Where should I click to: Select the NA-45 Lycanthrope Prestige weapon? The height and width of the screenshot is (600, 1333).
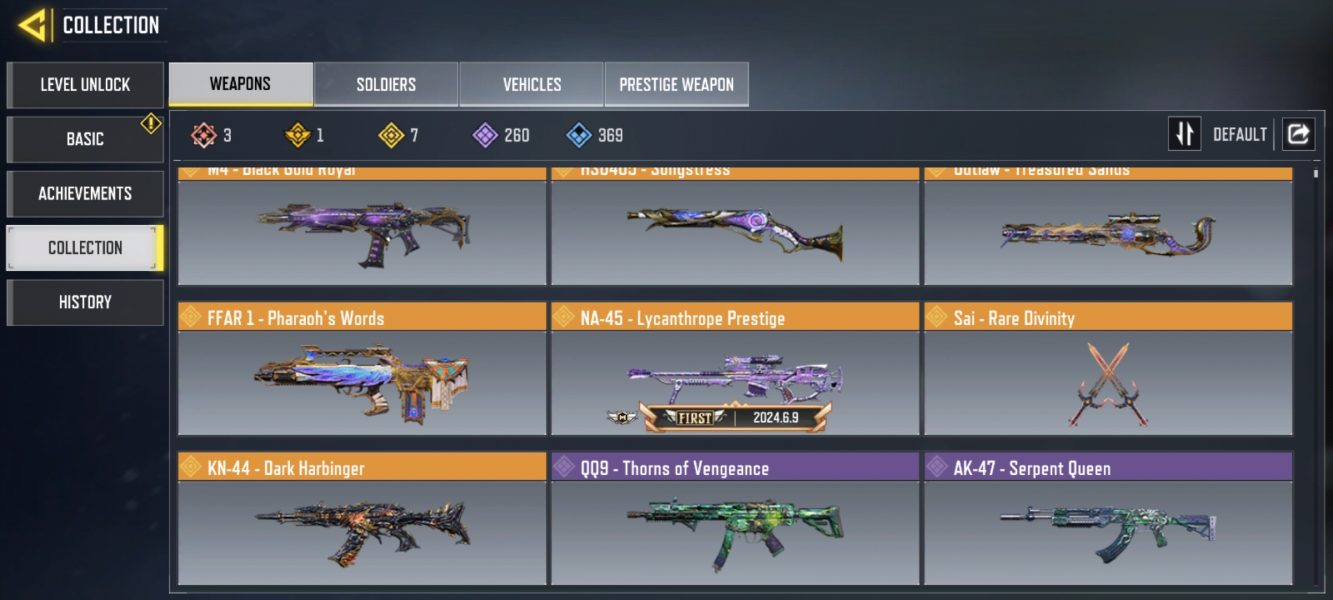734,372
